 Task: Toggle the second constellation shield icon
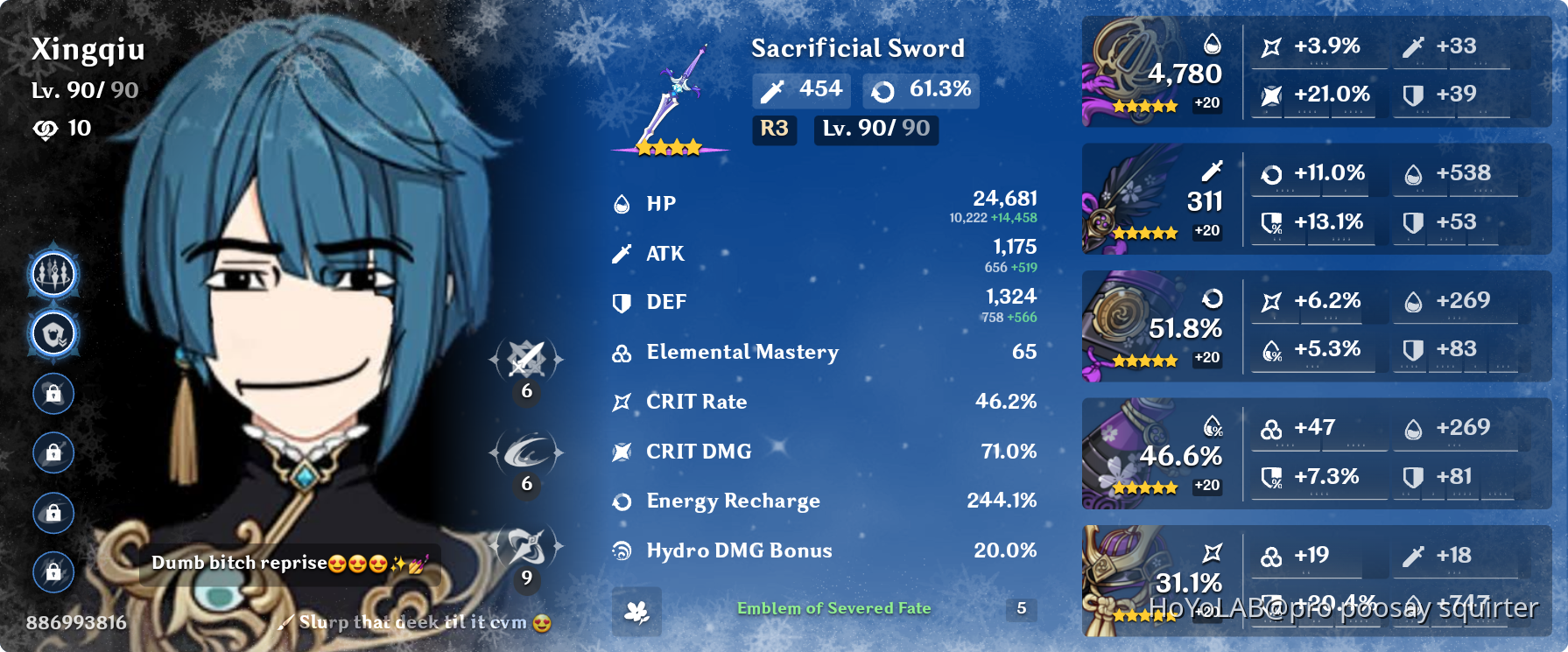(53, 333)
